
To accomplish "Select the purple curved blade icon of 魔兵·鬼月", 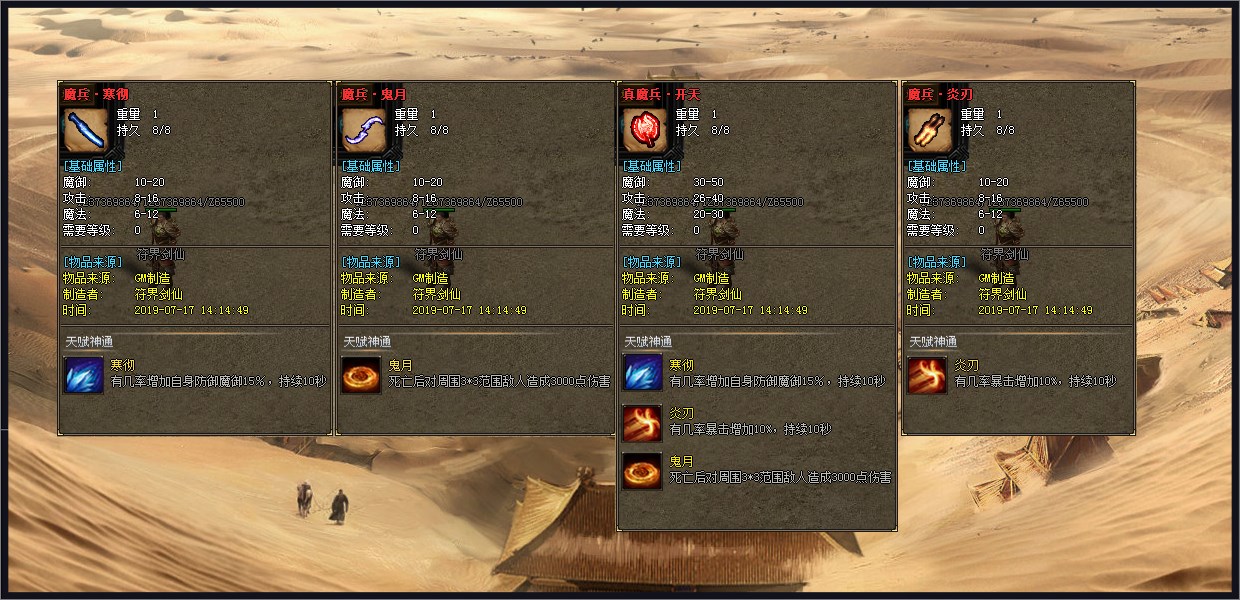I will pos(362,129).
